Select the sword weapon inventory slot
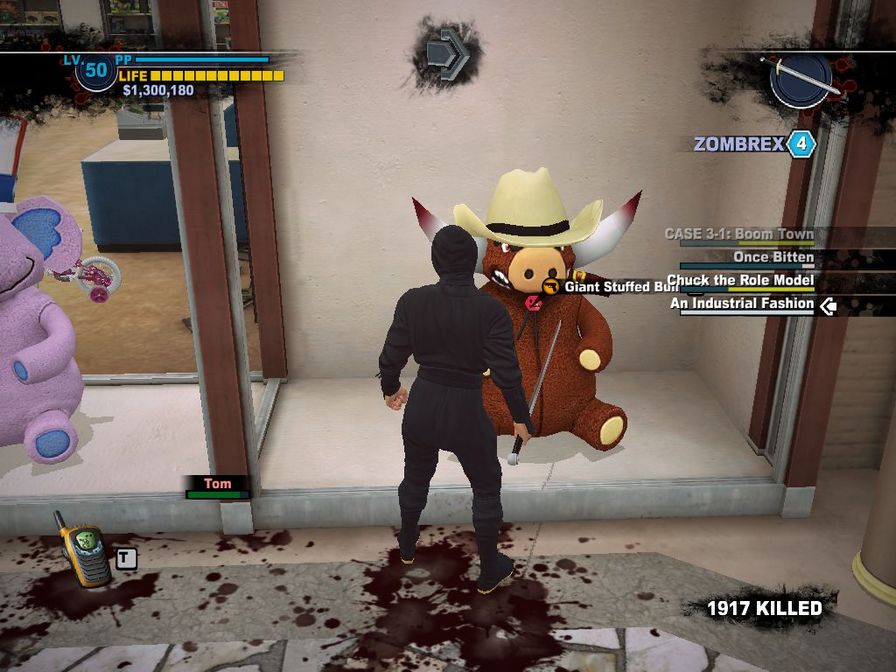 coord(801,78)
